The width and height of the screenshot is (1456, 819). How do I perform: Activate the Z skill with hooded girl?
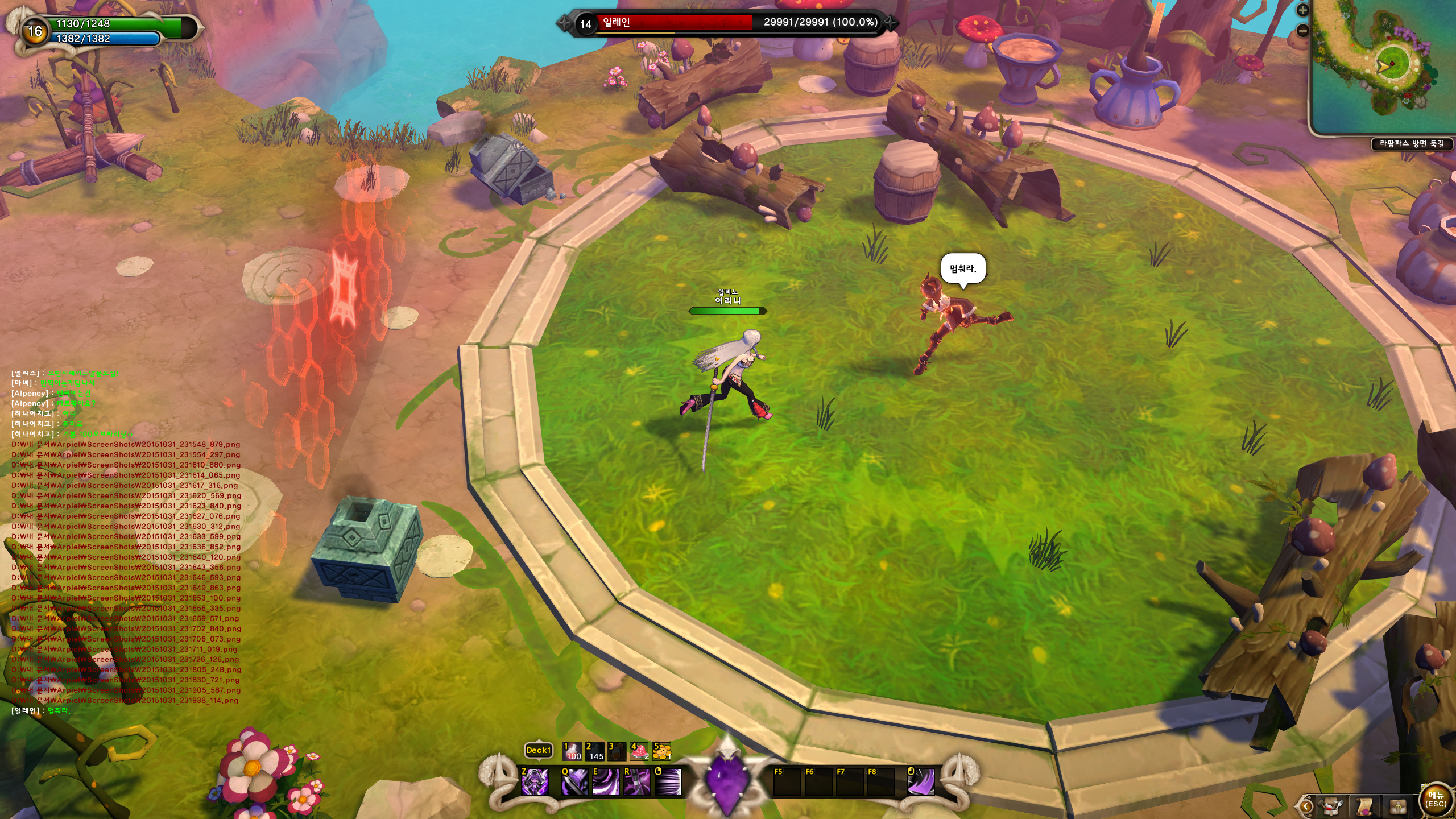535,781
